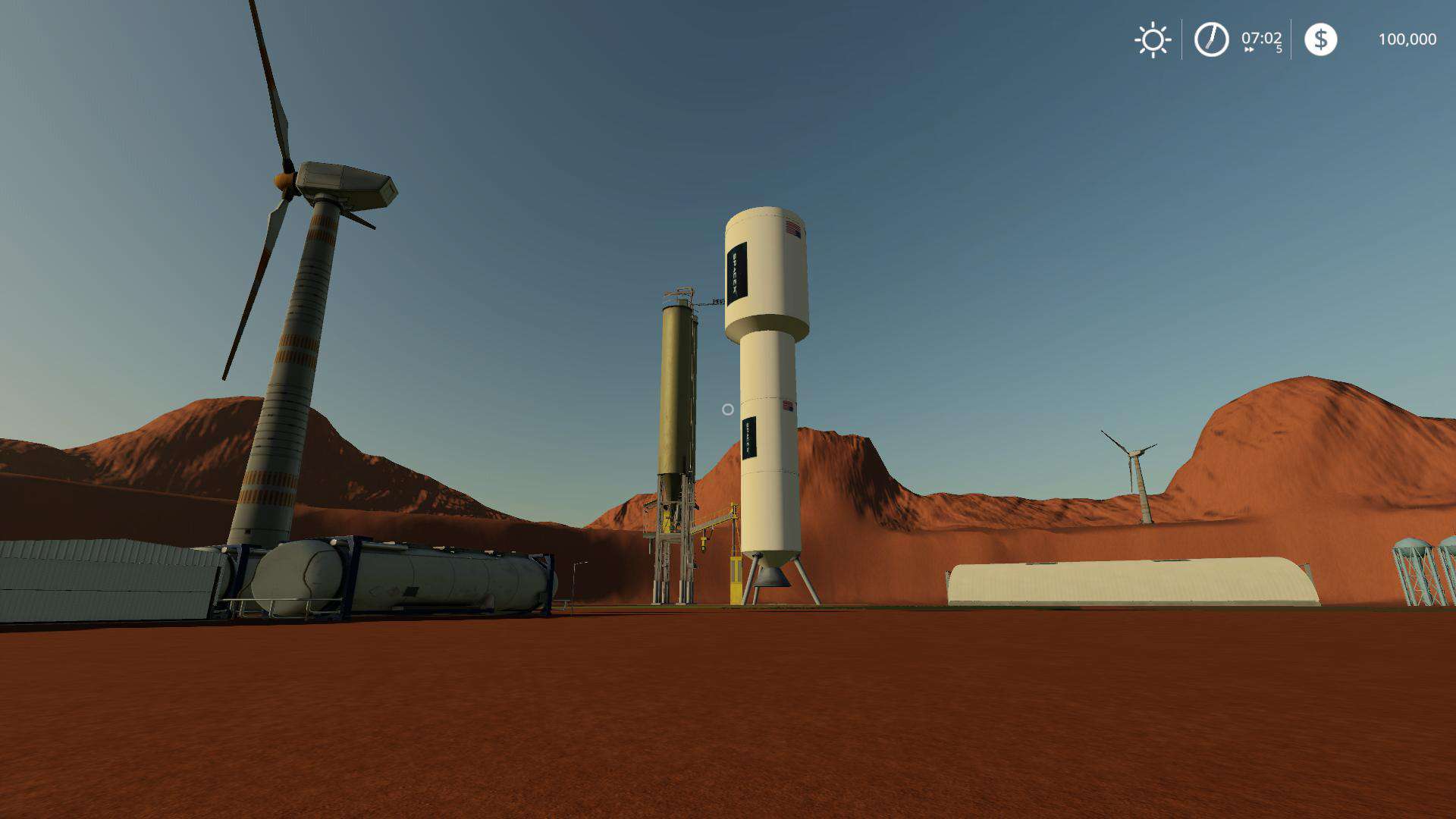1456x819 pixels.
Task: Click the dollar money icon
Action: [x=1320, y=39]
